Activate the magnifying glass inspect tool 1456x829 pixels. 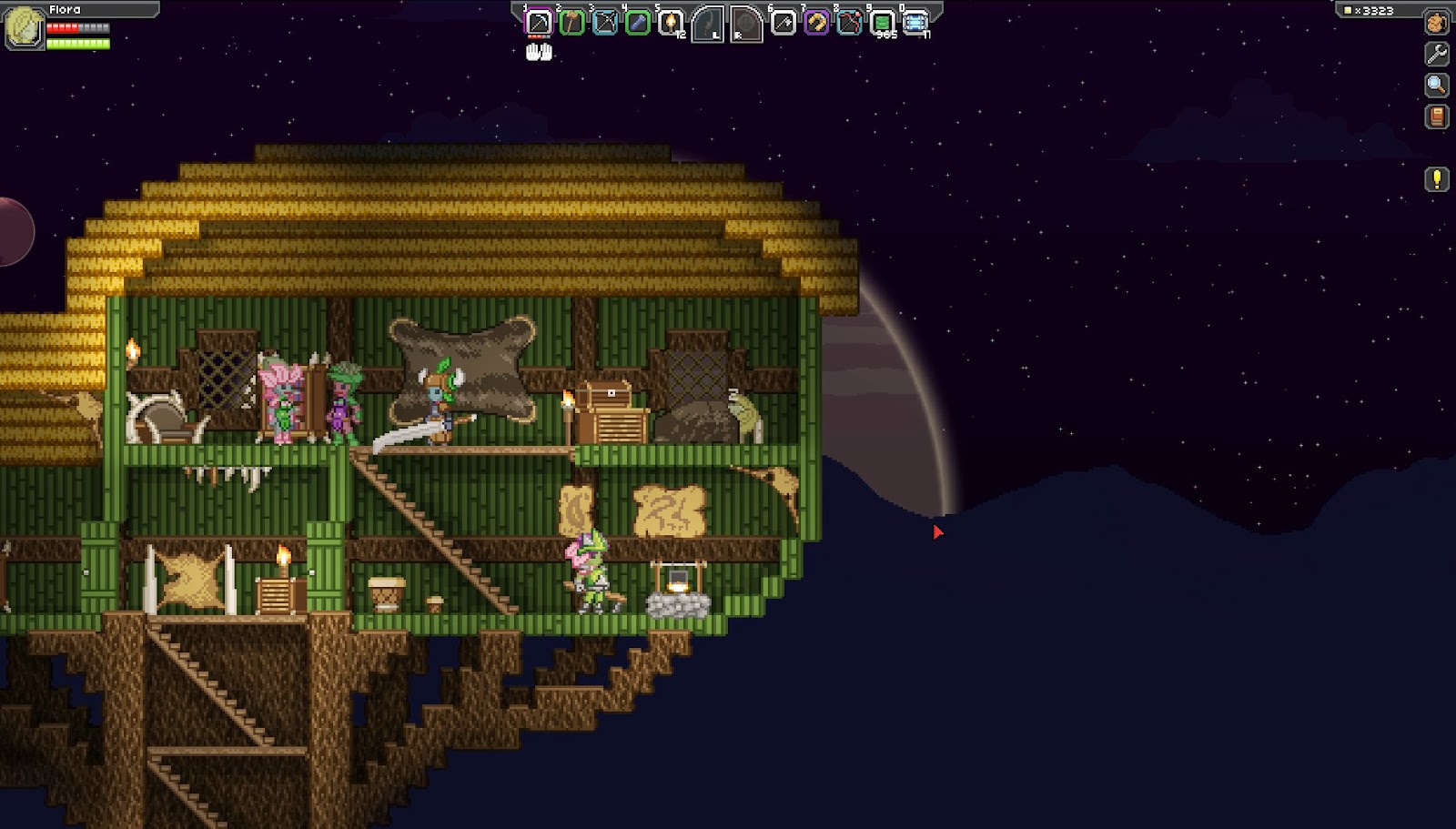(1437, 86)
